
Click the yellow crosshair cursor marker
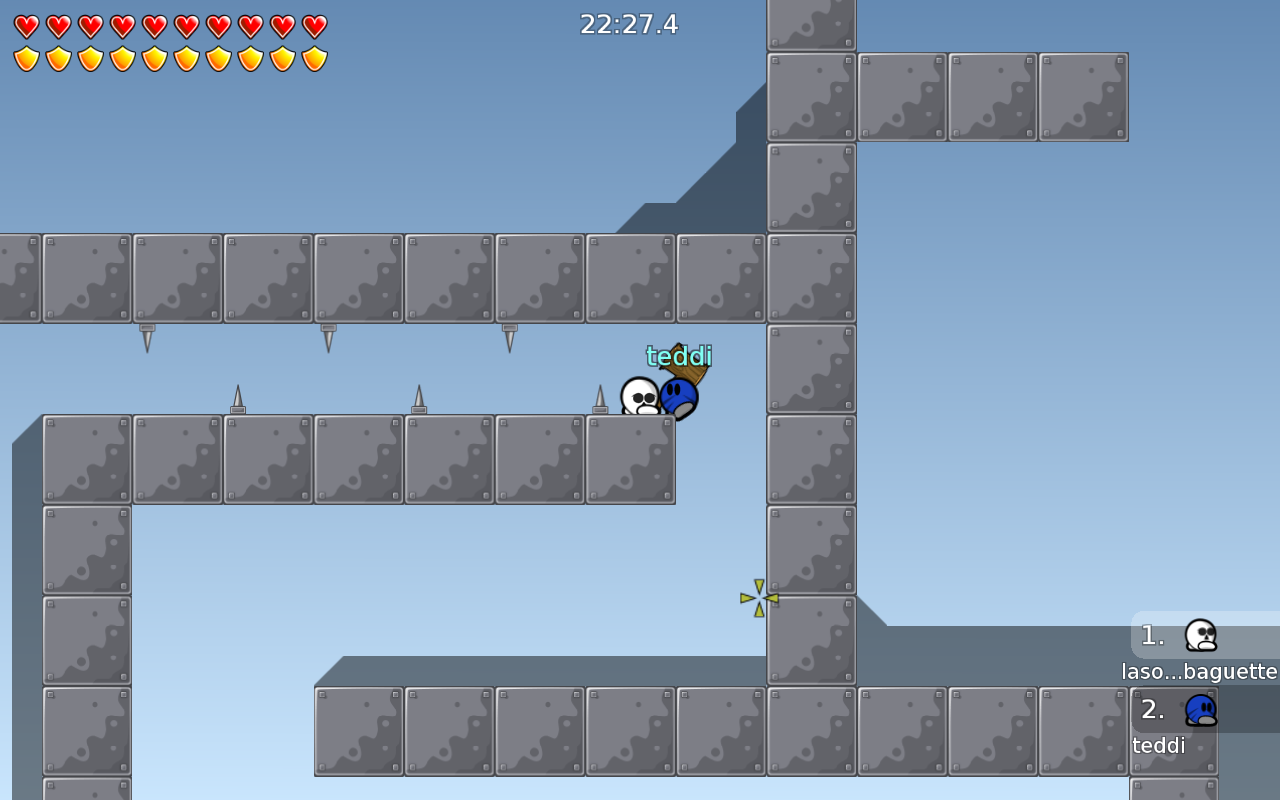(757, 595)
